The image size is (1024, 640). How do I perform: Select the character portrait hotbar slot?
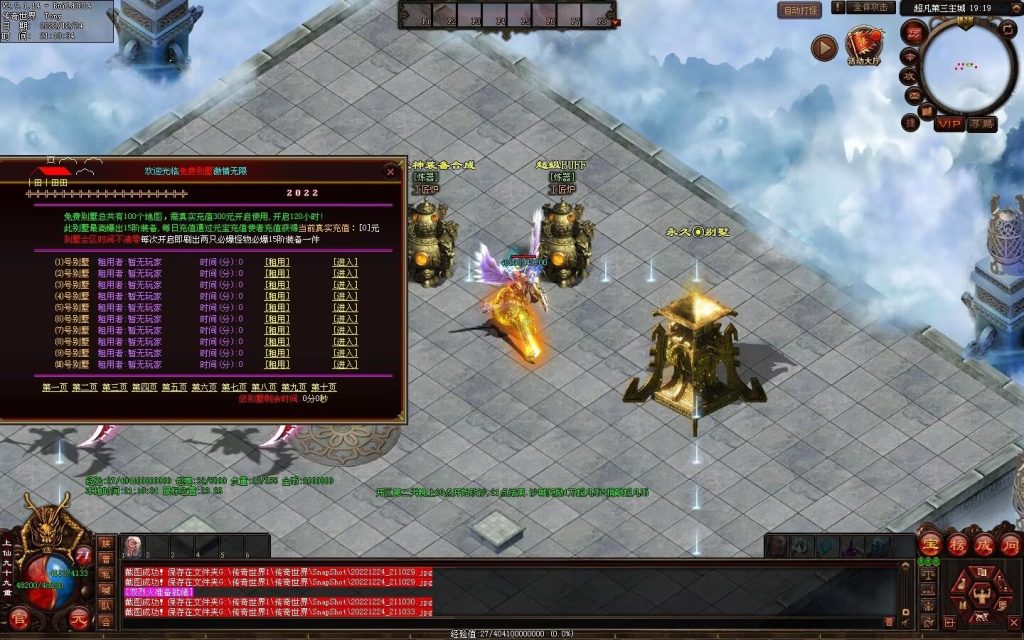click(132, 546)
